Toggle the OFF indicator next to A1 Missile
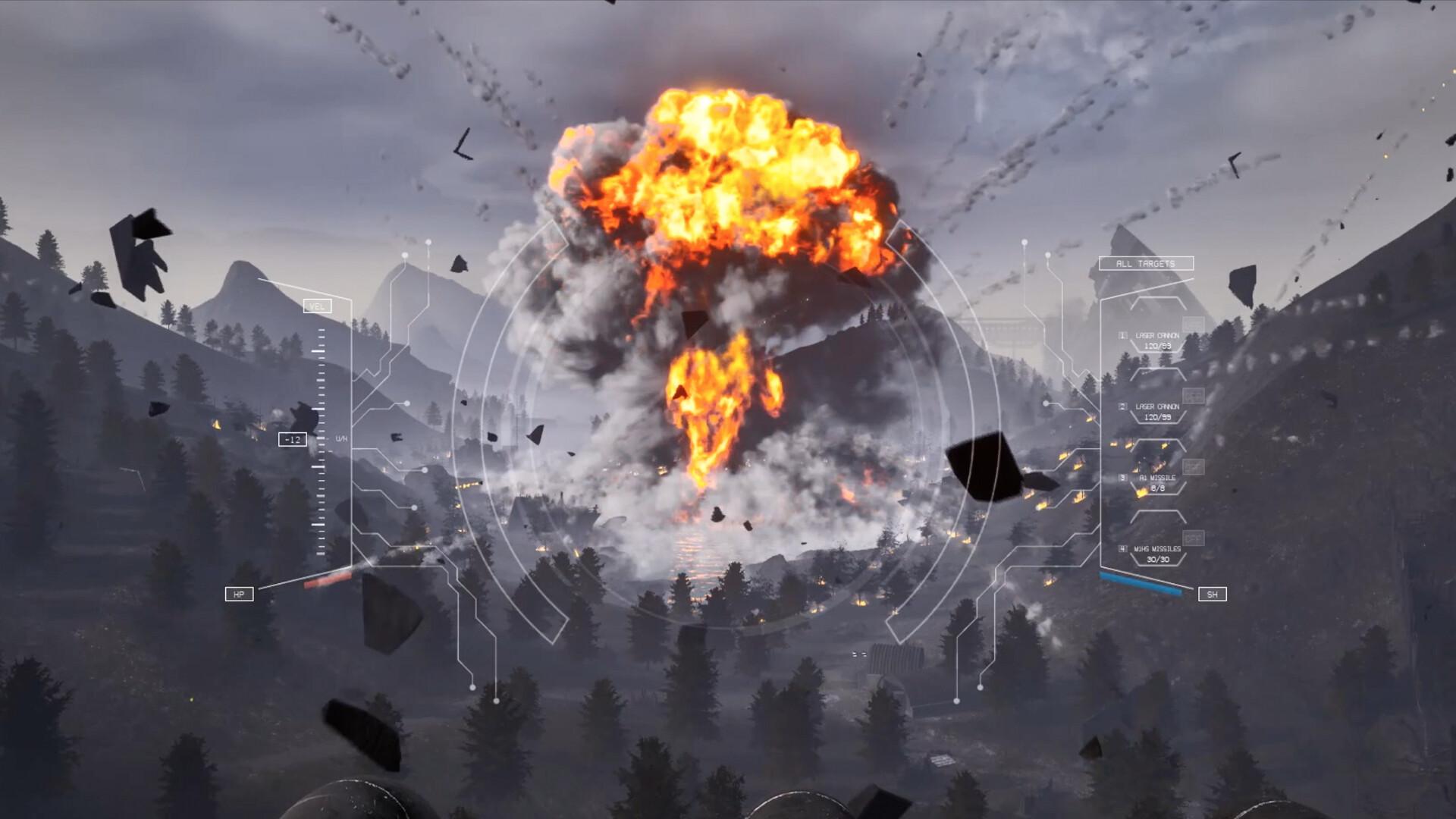The width and height of the screenshot is (1456, 819). (x=1192, y=466)
